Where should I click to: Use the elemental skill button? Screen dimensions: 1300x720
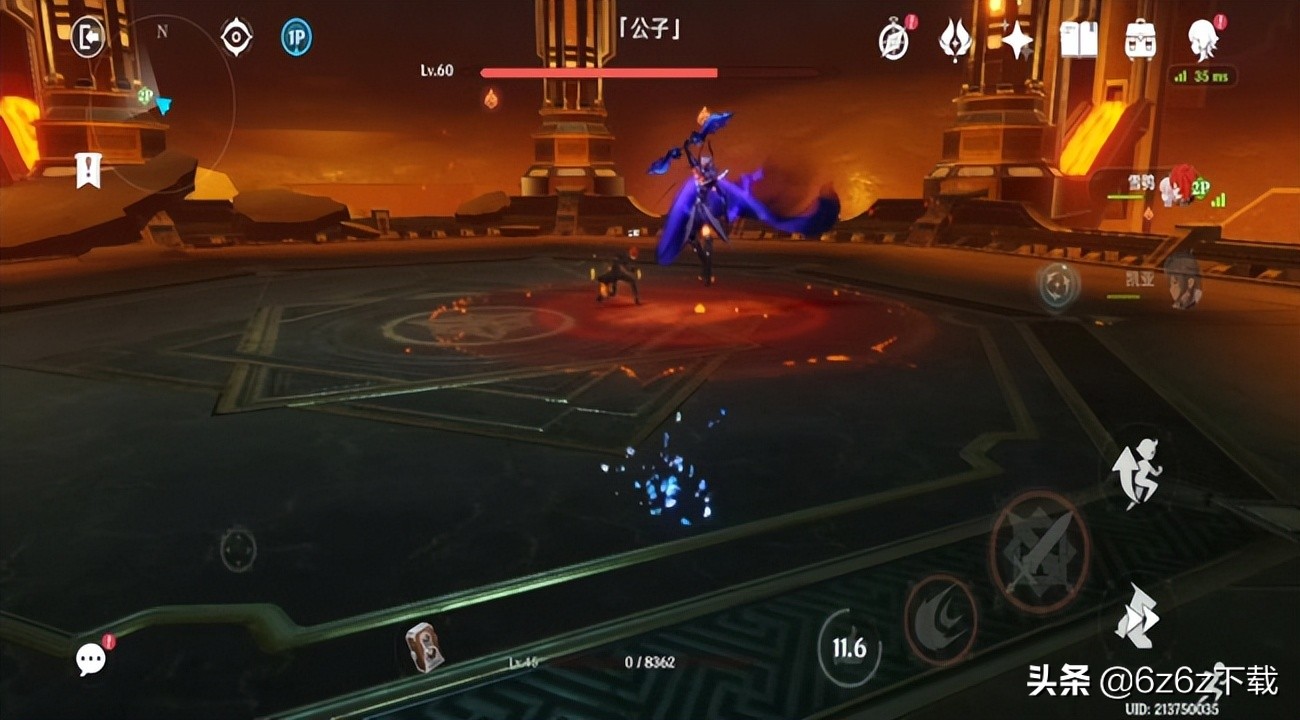pos(940,620)
